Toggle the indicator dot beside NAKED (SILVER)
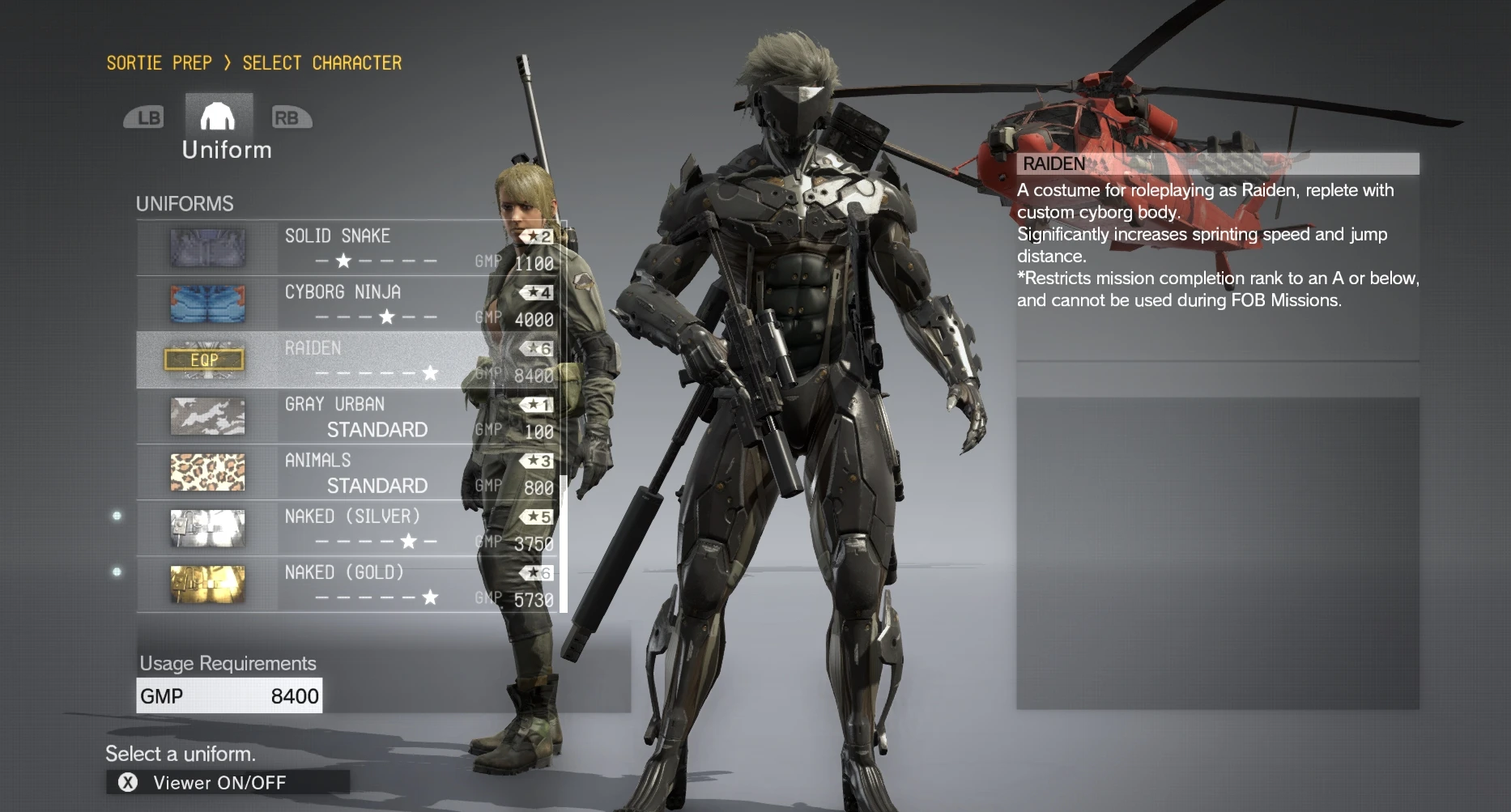The width and height of the screenshot is (1511, 812). click(116, 516)
